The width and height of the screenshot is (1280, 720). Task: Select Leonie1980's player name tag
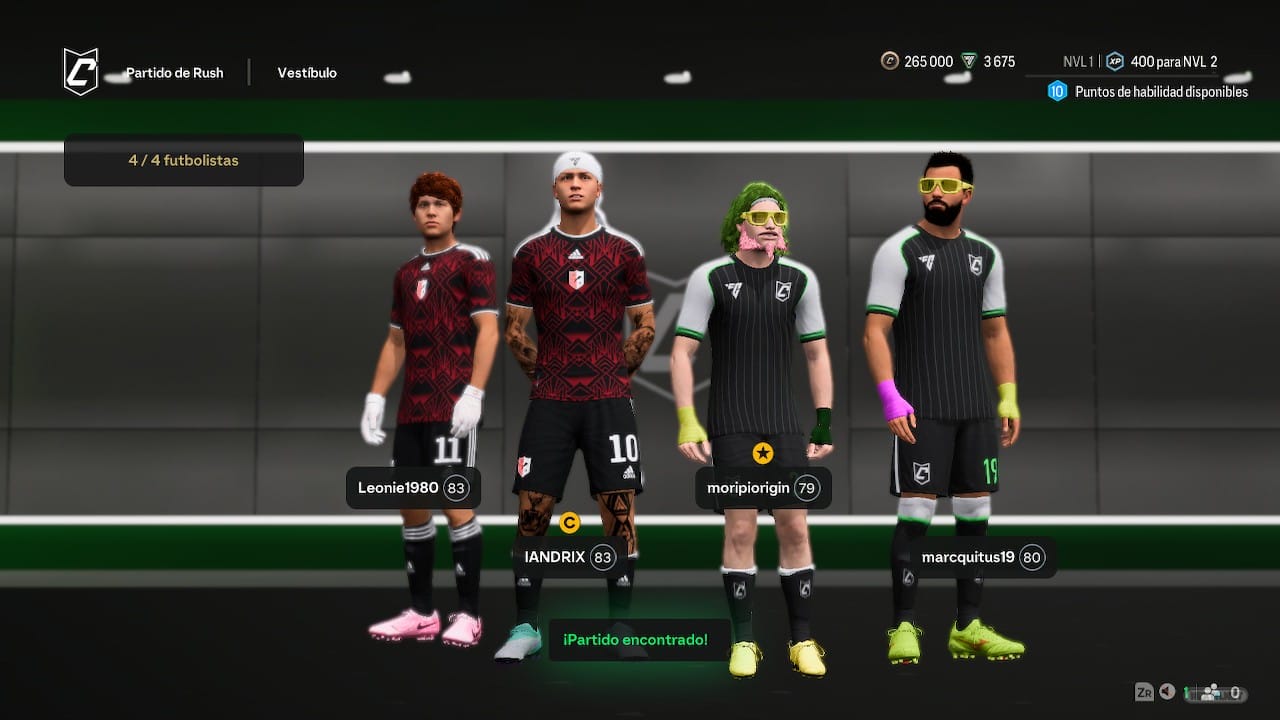click(x=413, y=488)
